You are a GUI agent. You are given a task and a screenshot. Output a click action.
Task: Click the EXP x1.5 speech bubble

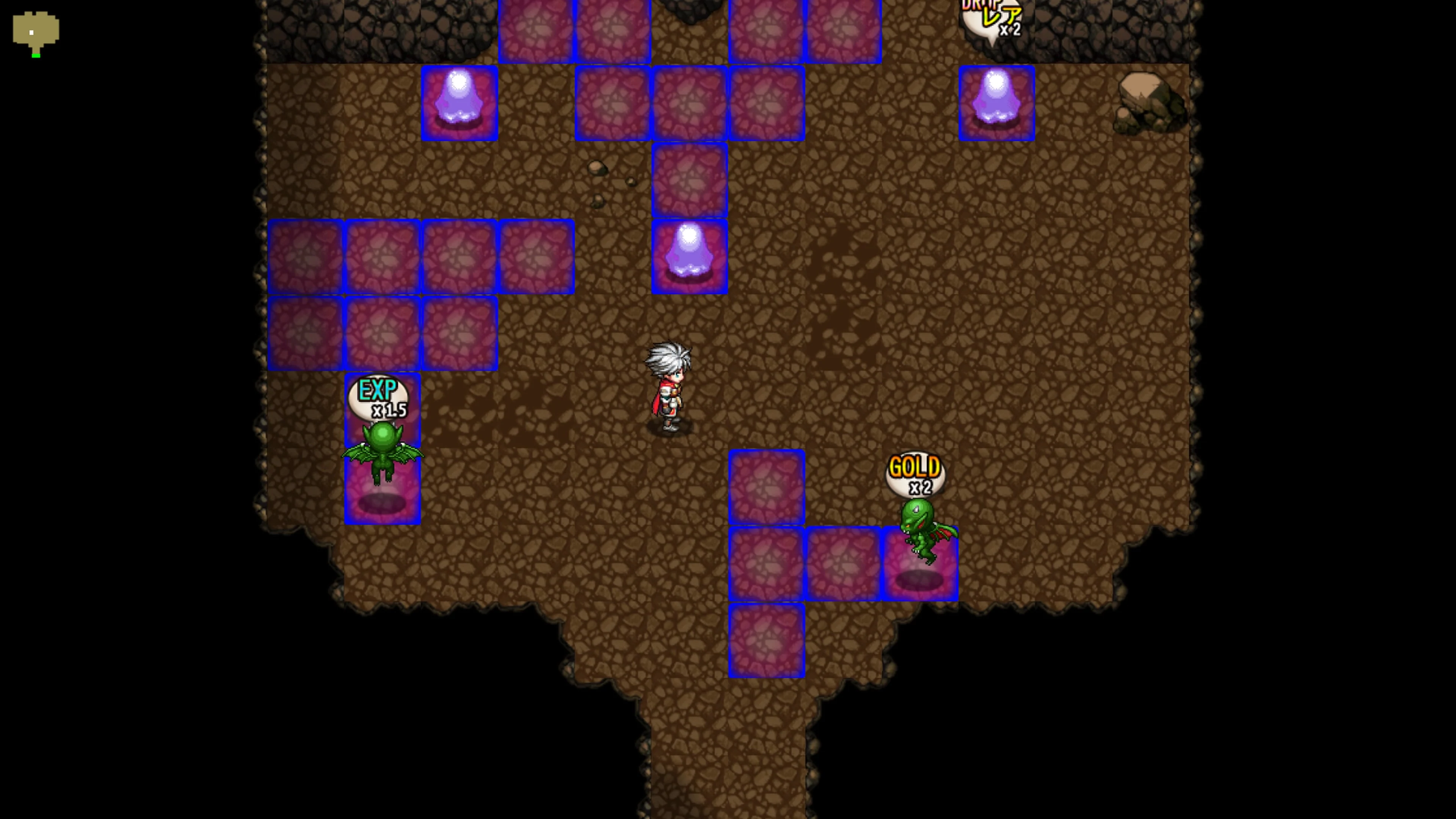tap(380, 399)
